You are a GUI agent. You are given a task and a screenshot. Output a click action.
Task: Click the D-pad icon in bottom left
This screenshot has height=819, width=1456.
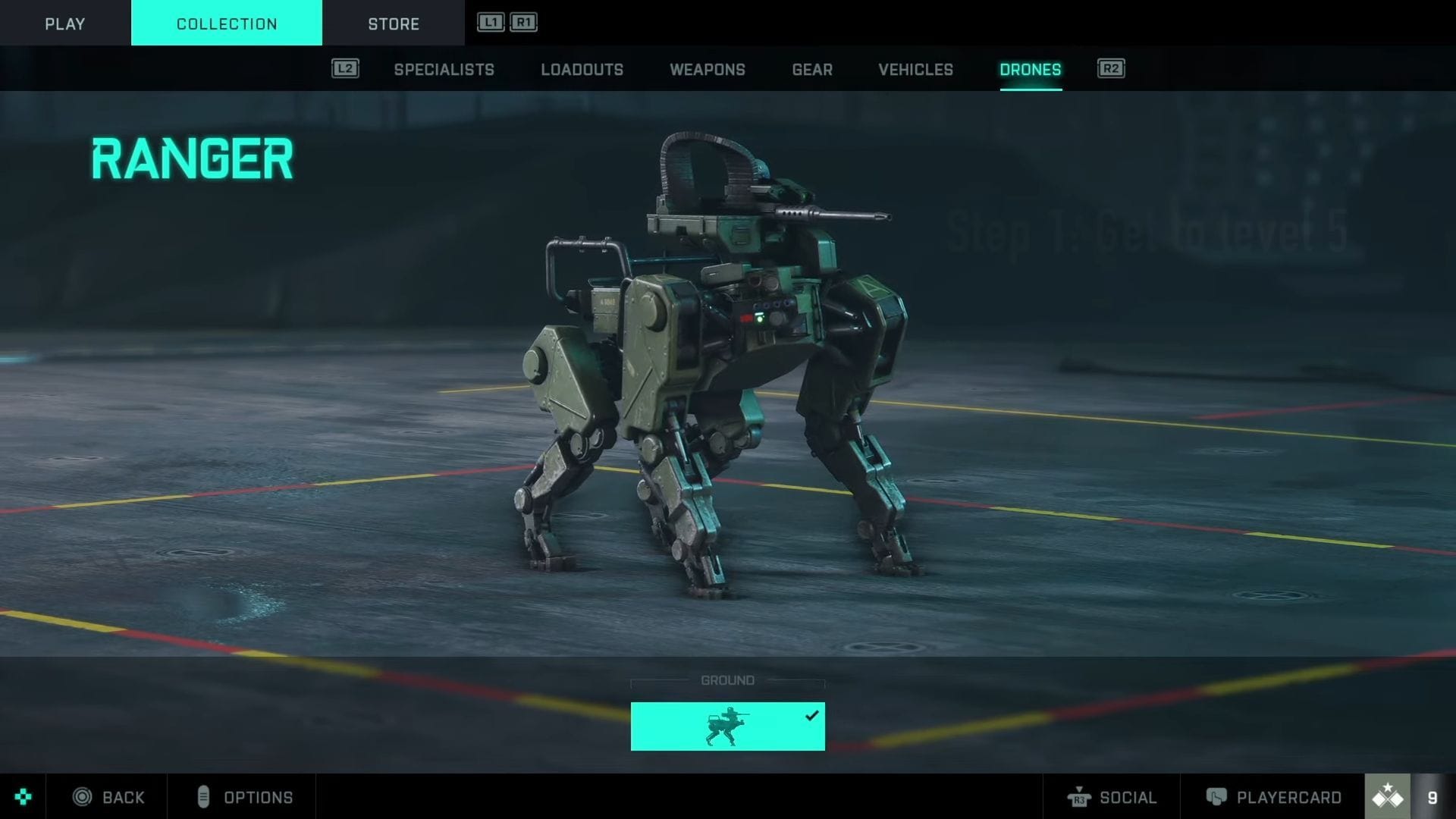(x=22, y=797)
